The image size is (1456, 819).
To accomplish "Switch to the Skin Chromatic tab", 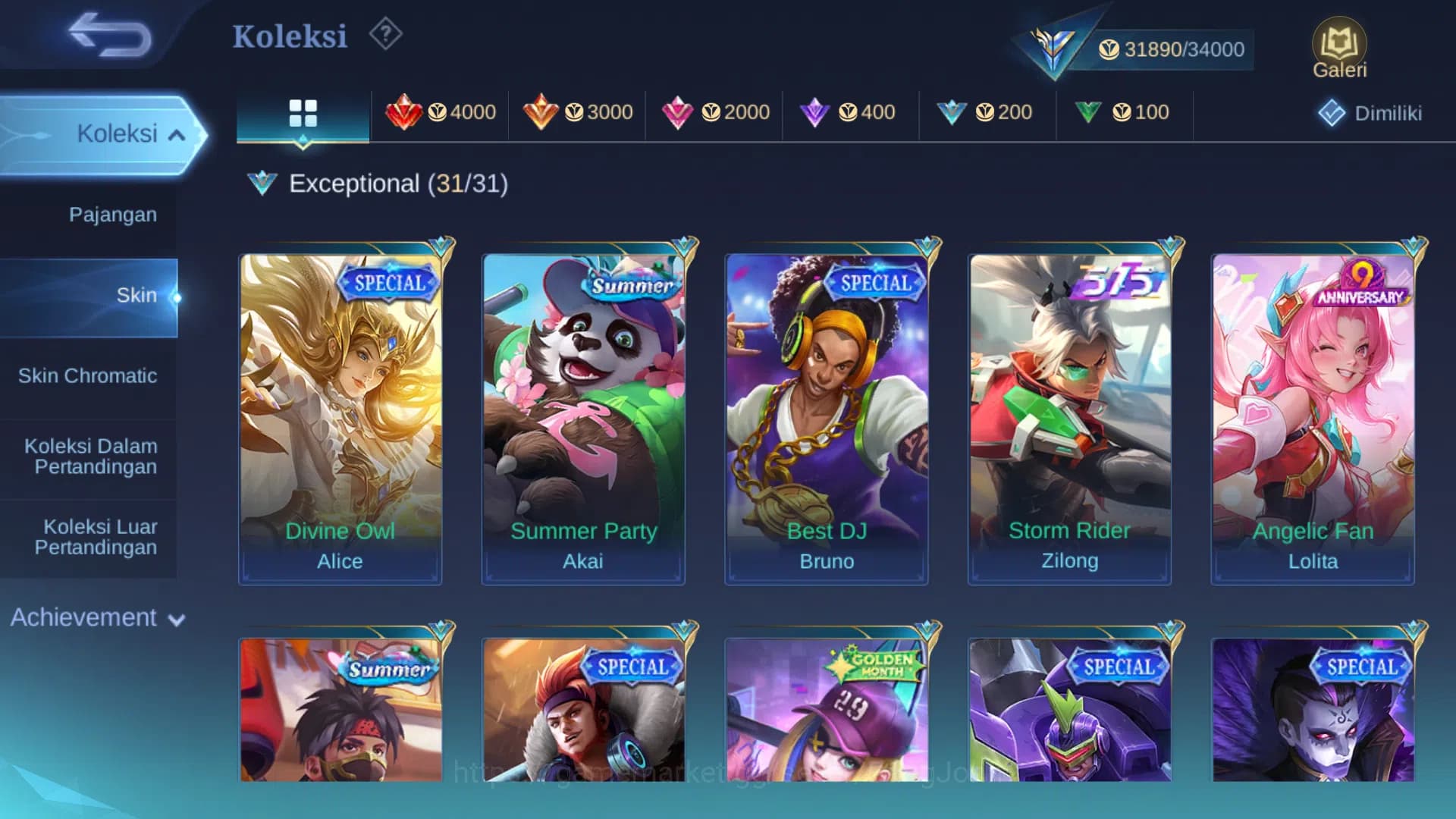I will coord(89,375).
